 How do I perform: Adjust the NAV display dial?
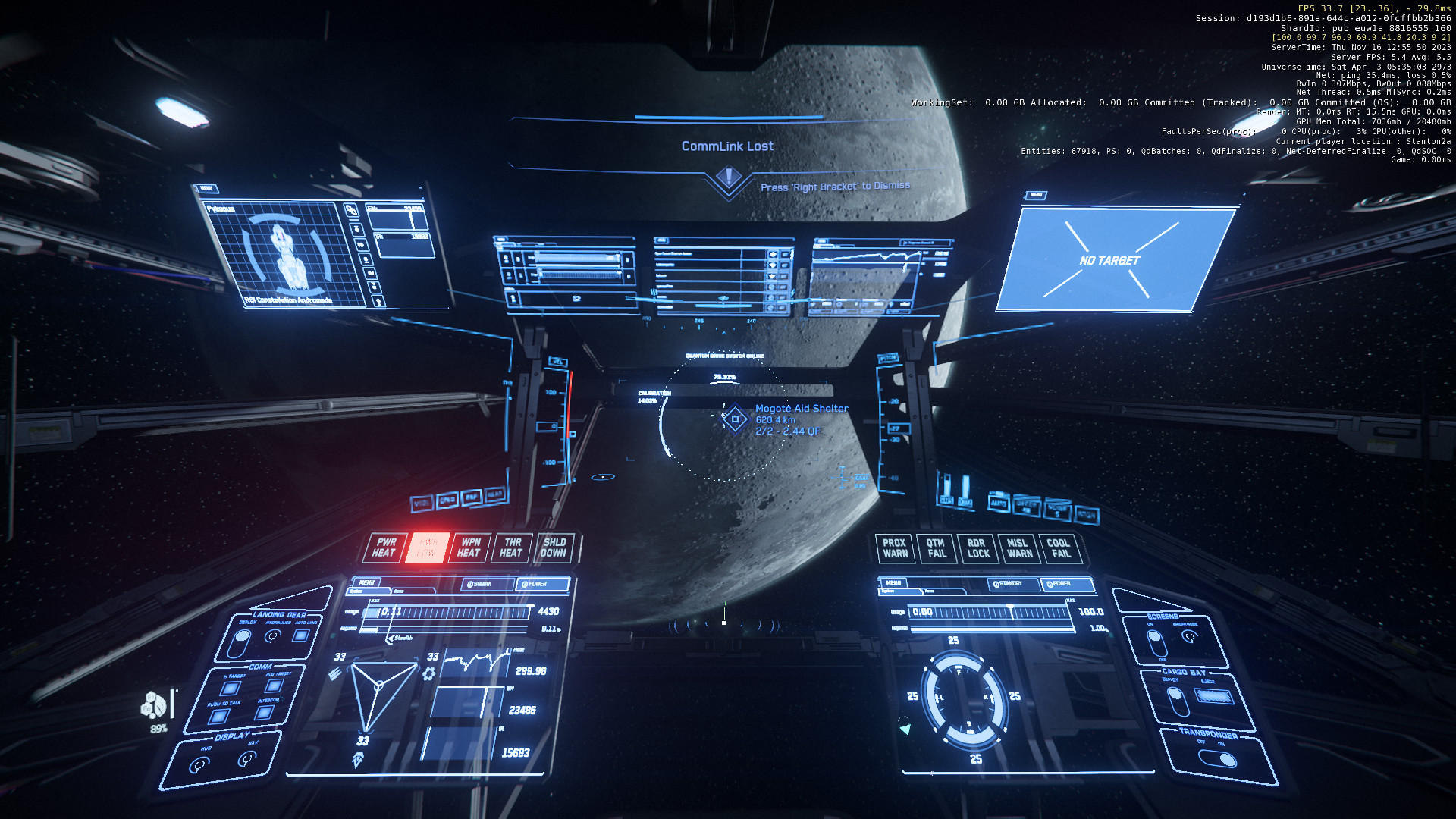pyautogui.click(x=247, y=758)
